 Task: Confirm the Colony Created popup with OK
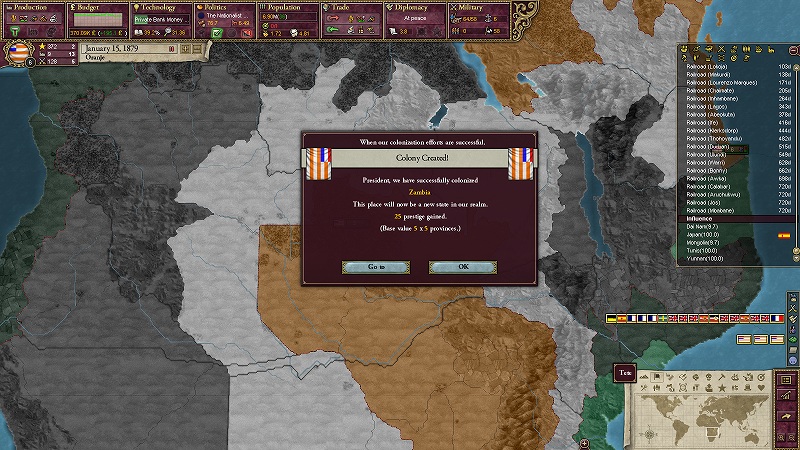[462, 267]
